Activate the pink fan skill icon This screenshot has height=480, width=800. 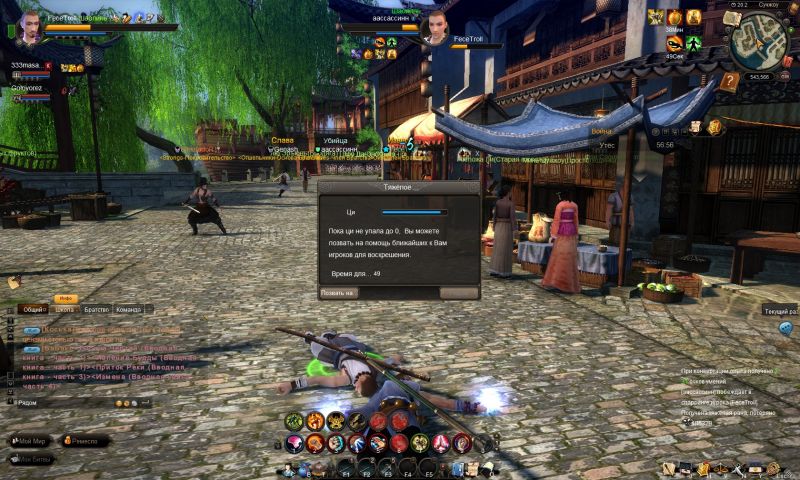coord(295,442)
